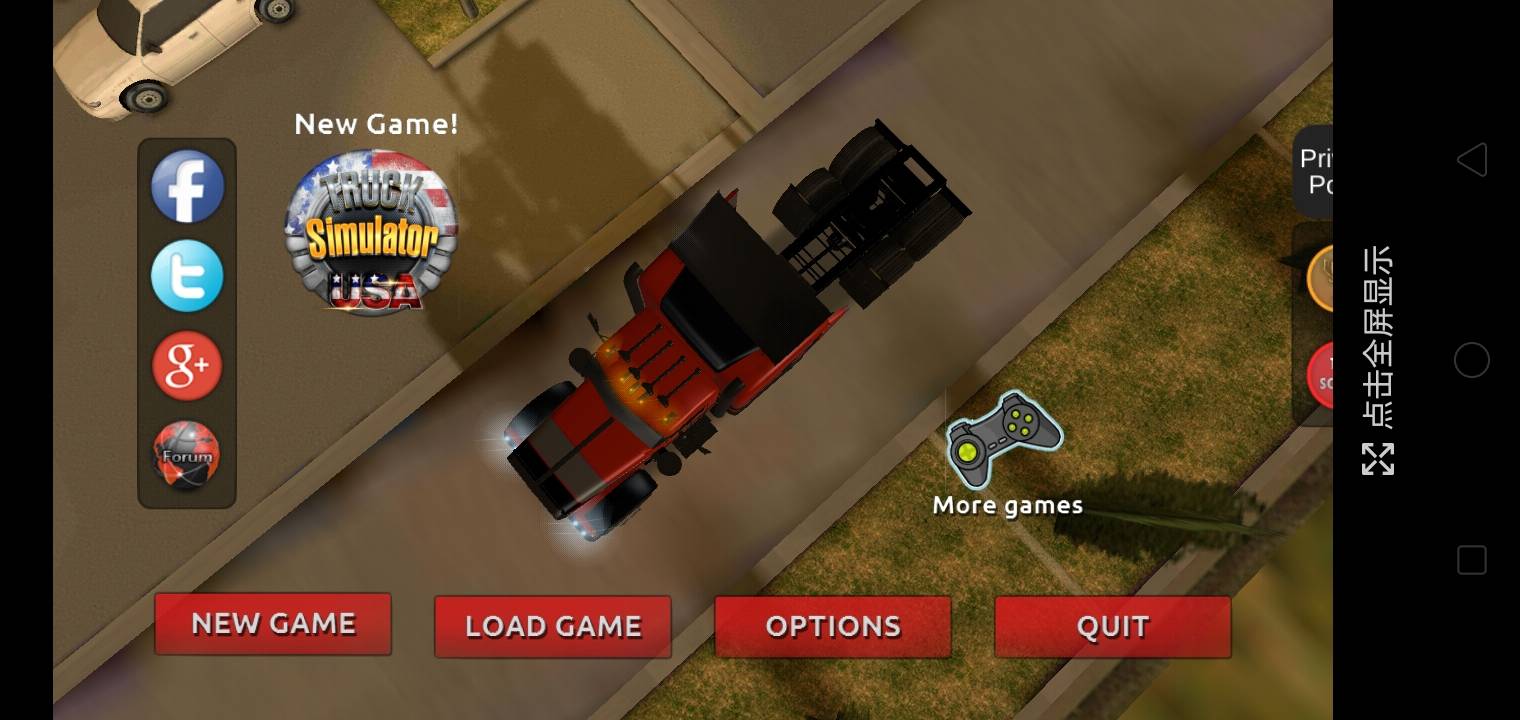Tap the Android home circle button
Viewport: 1520px width, 720px height.
tap(1472, 360)
